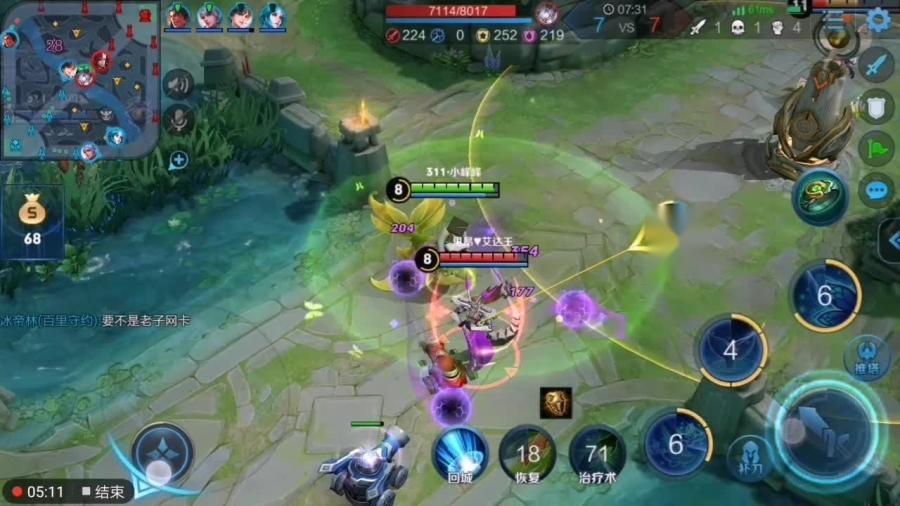The height and width of the screenshot is (506, 900).
Task: Open the gold bag shop
Action: (x=33, y=218)
